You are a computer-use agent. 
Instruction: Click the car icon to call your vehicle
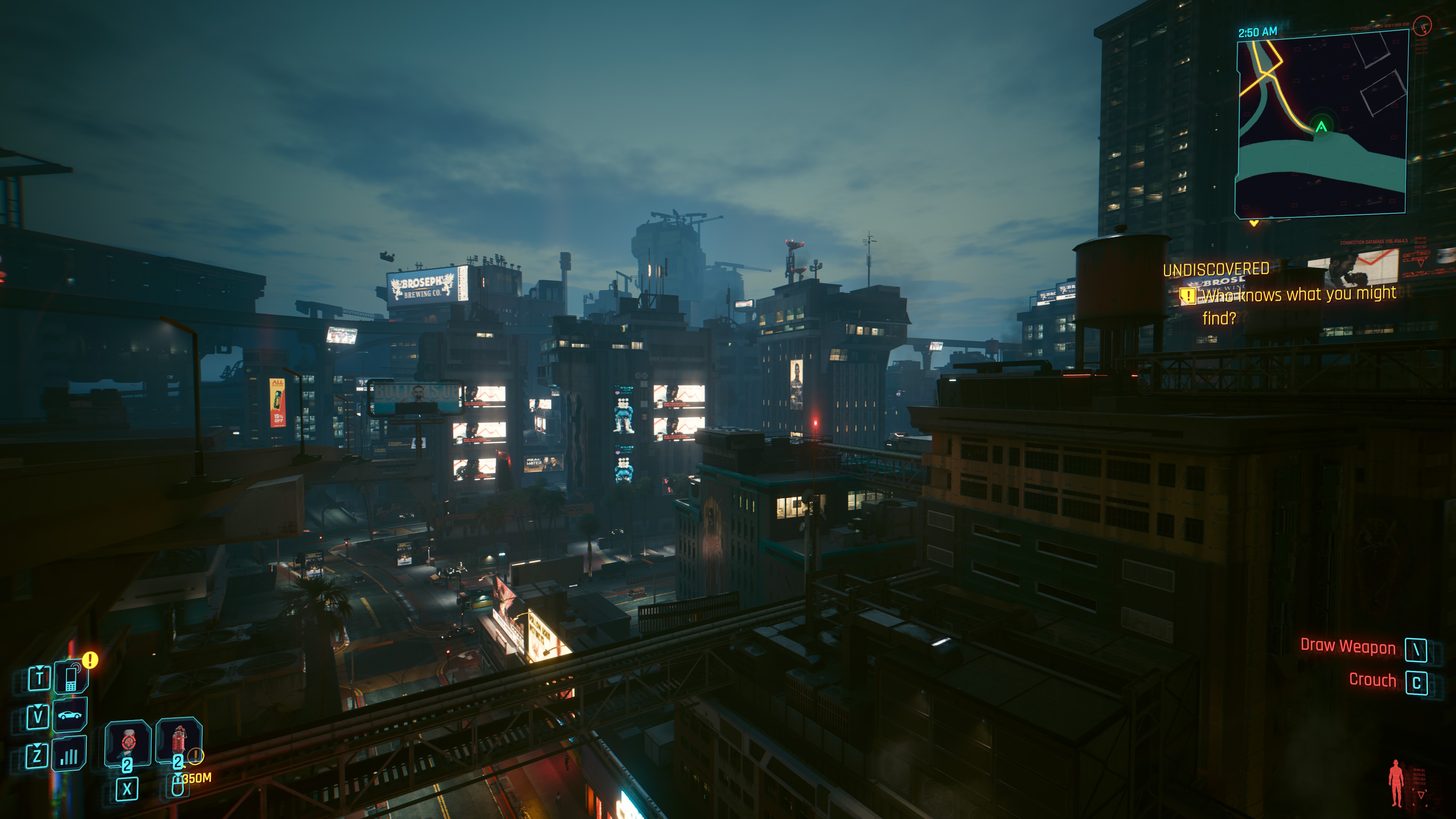tap(70, 715)
